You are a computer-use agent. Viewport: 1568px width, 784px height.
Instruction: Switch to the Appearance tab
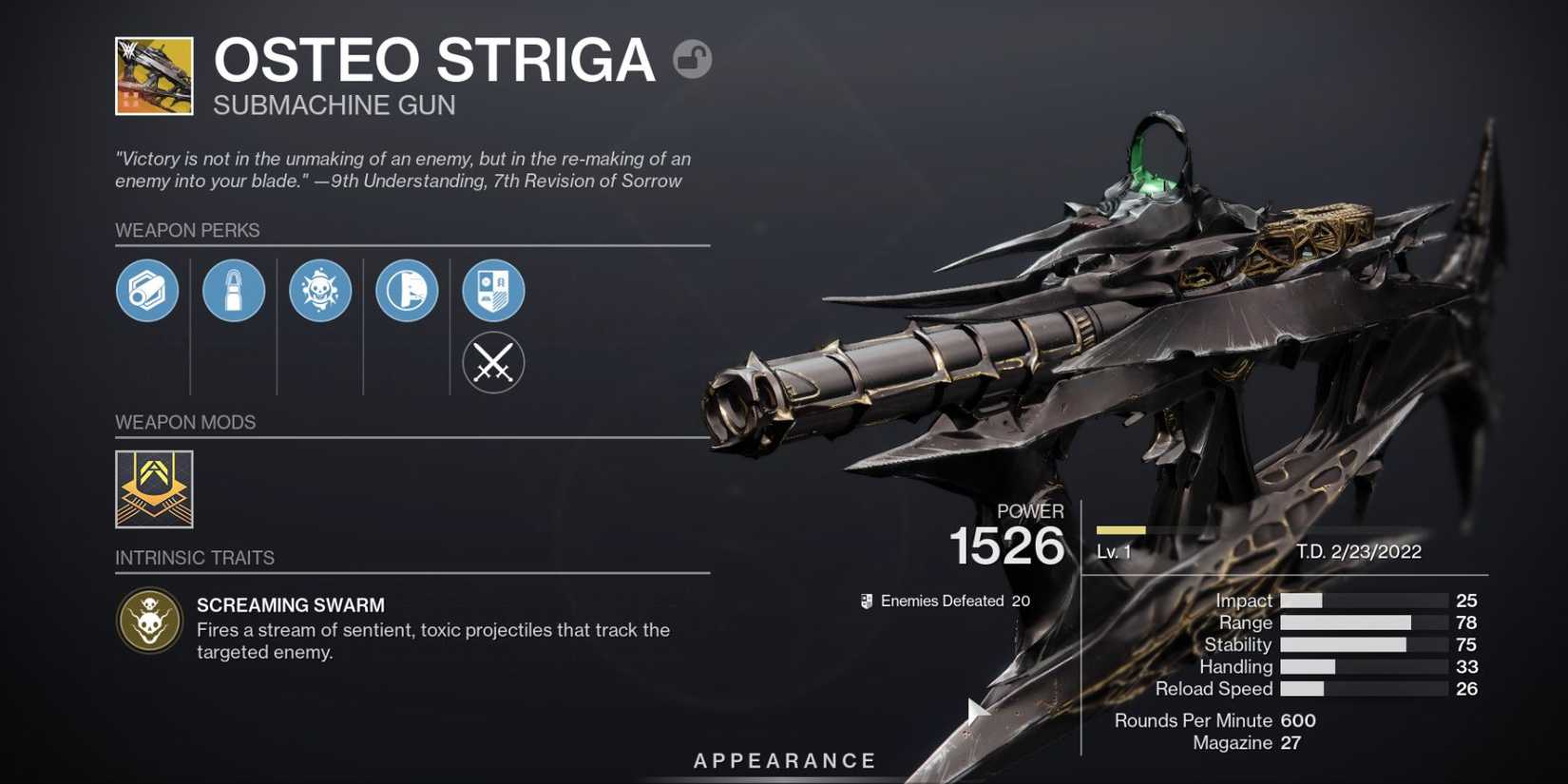point(784,760)
